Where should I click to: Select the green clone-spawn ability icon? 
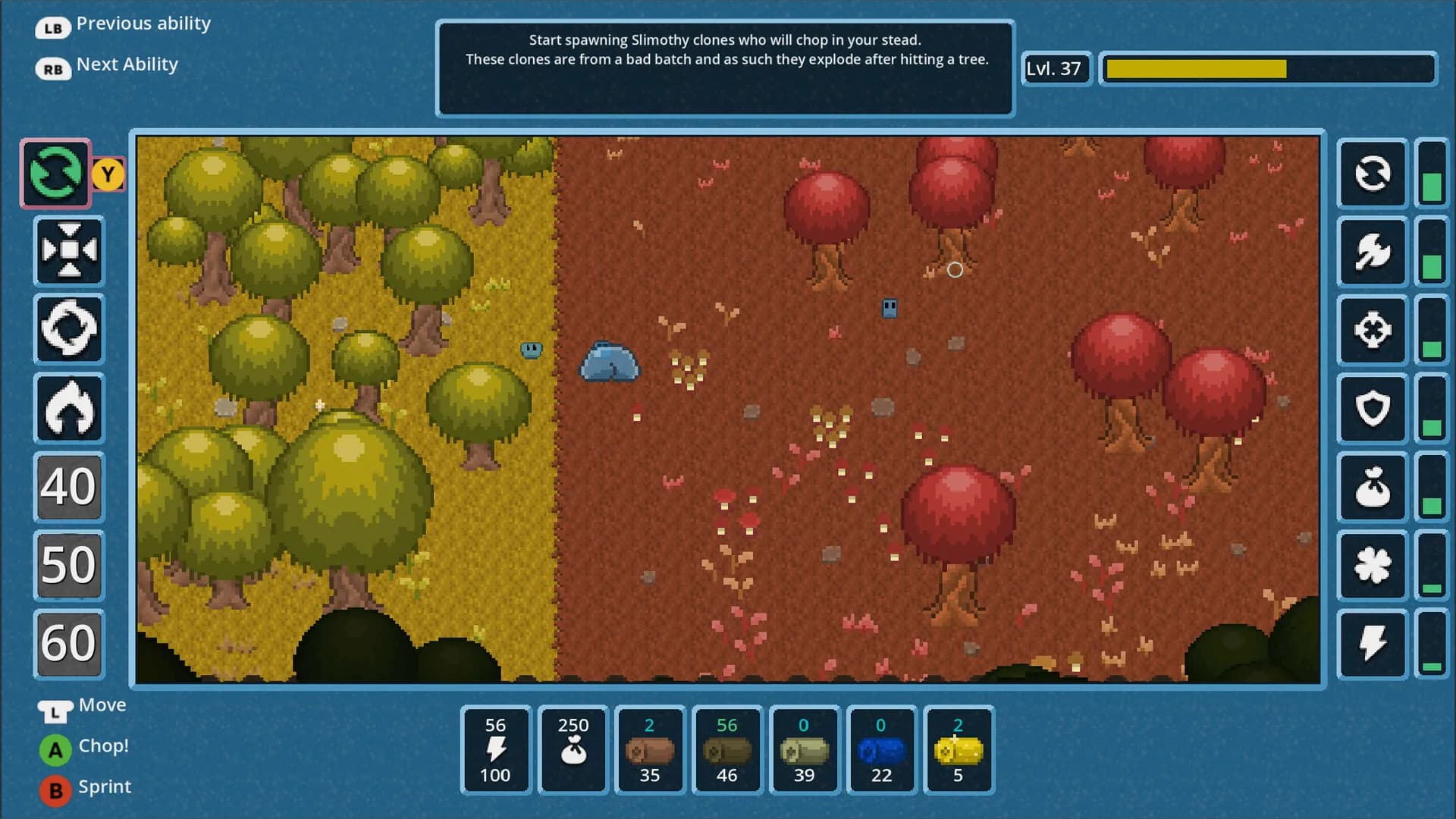[x=55, y=174]
